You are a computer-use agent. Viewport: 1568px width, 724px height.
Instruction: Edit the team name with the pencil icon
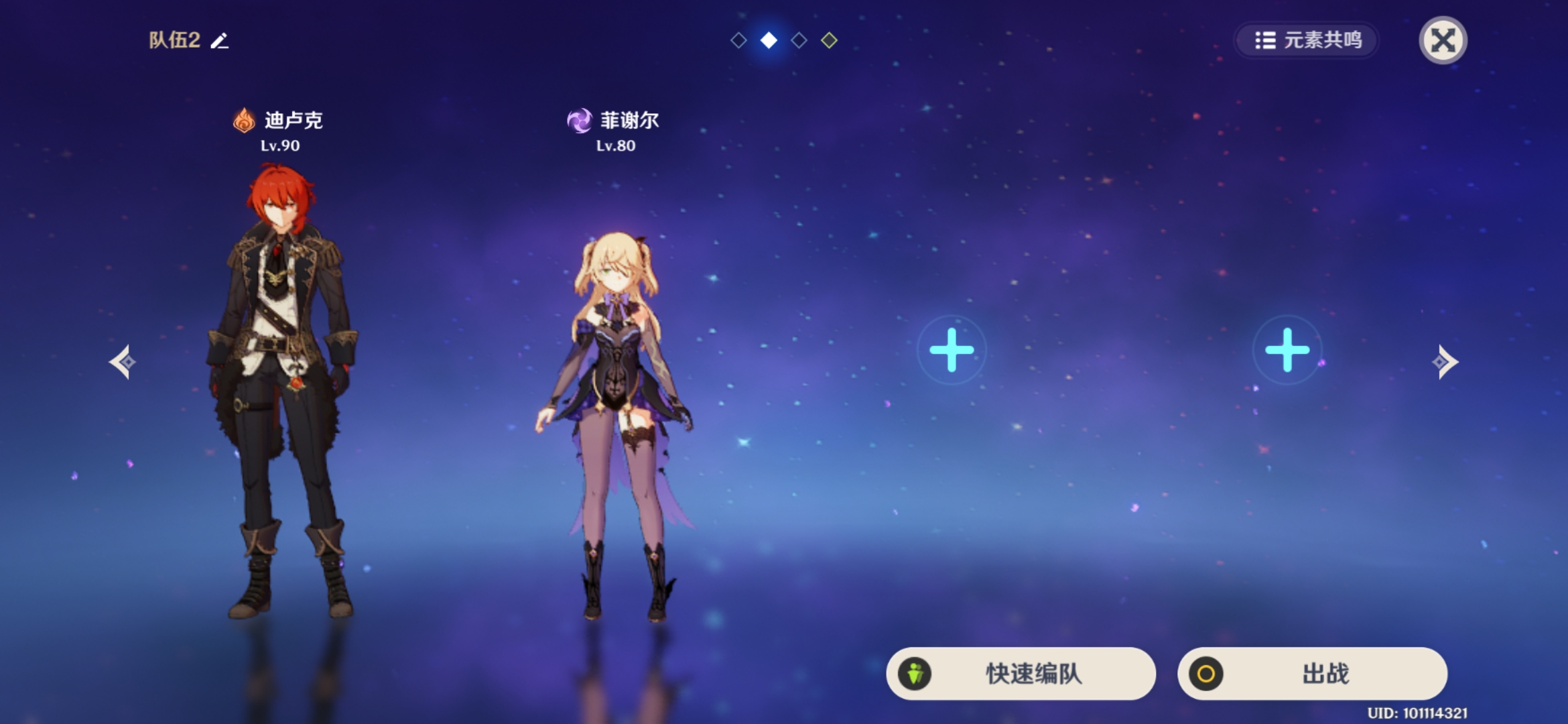[219, 41]
